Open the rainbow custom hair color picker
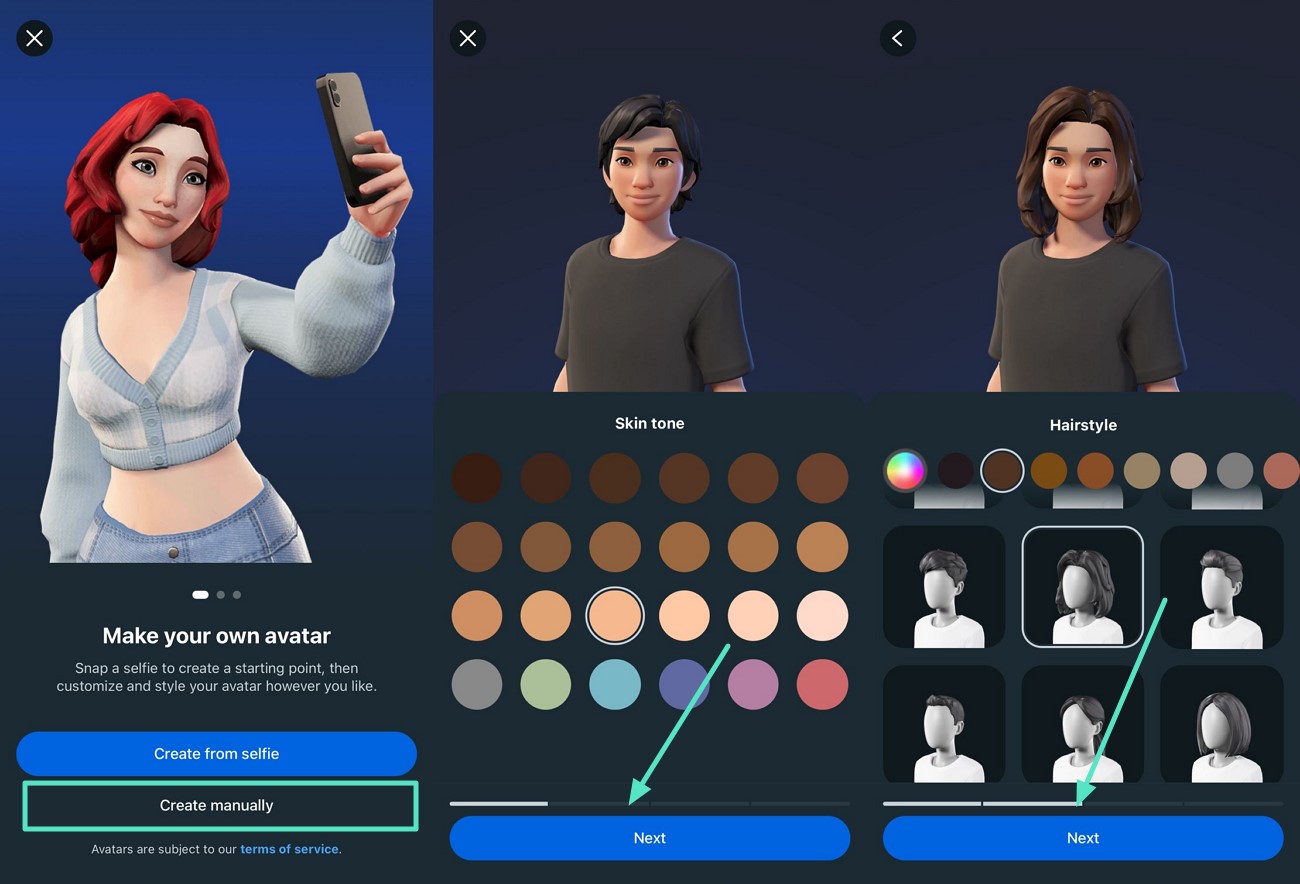The width and height of the screenshot is (1300, 884). tap(905, 470)
